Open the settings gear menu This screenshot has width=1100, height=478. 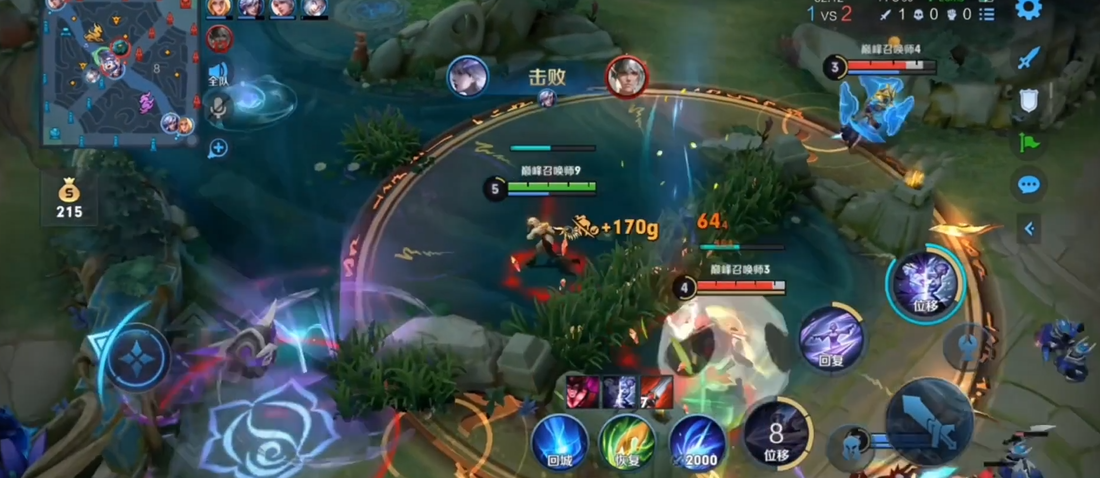1029,10
